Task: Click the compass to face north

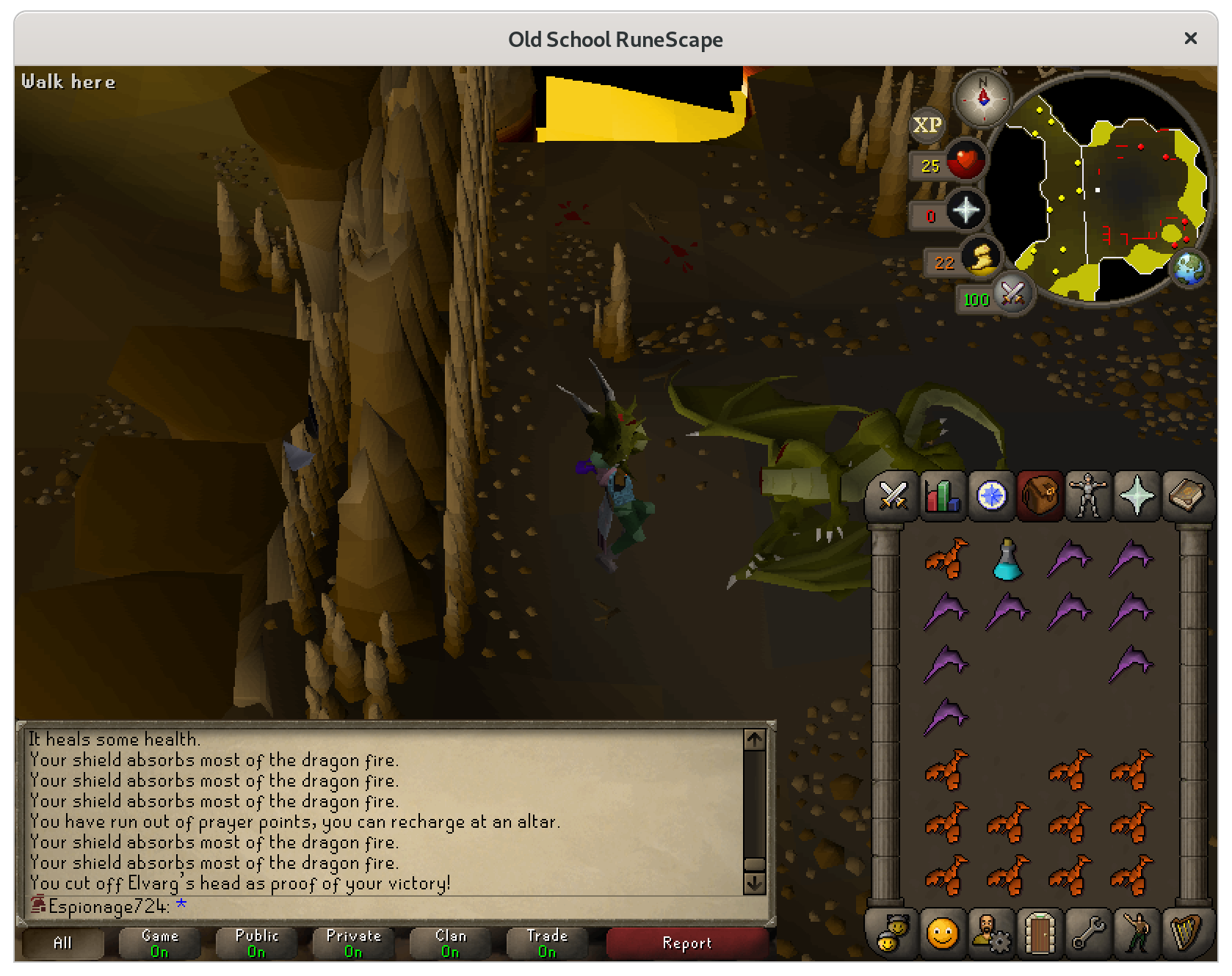Action: (982, 98)
